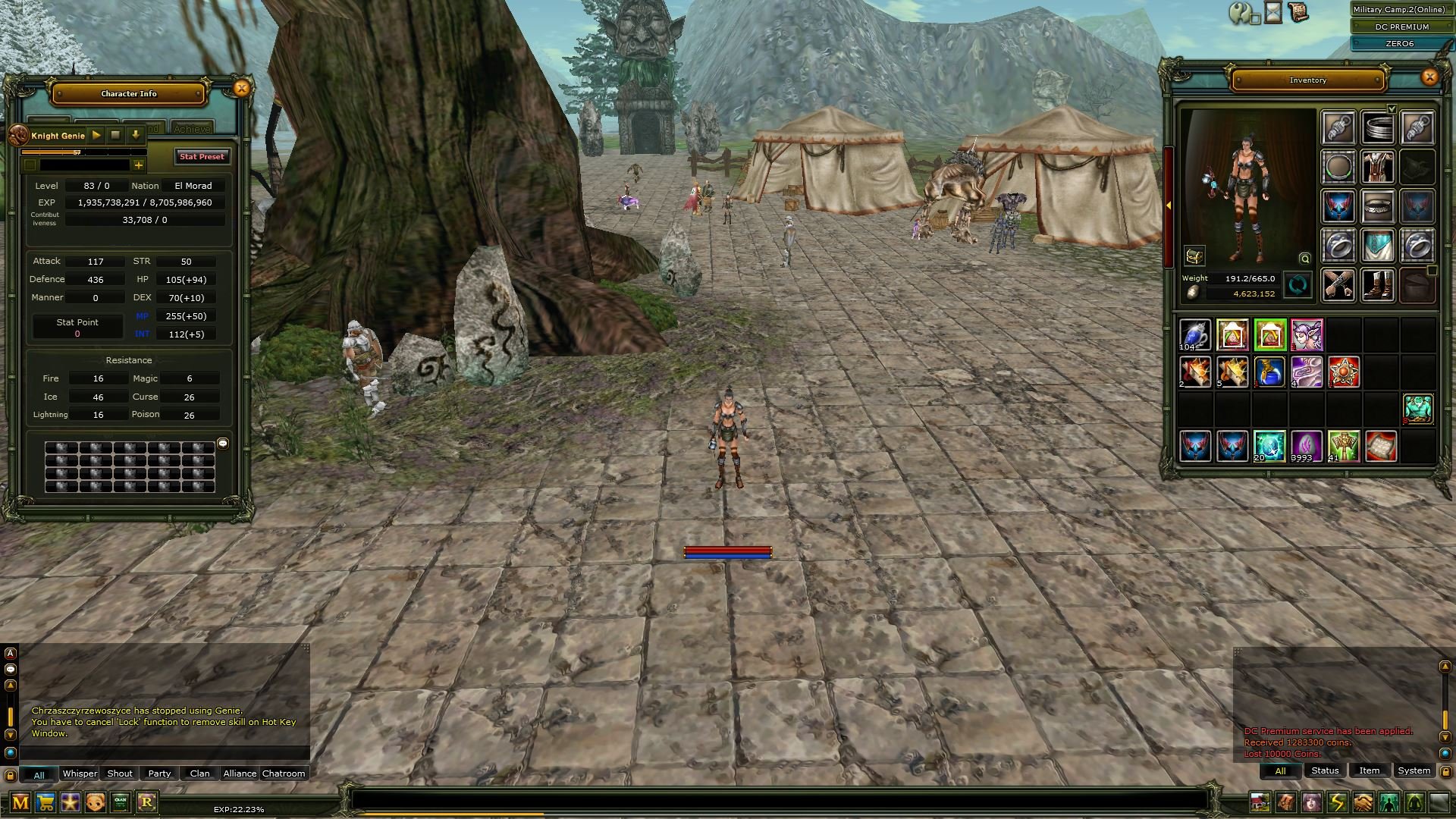The image size is (1456, 819).
Task: Open the Clan window icon
Action: (120, 802)
